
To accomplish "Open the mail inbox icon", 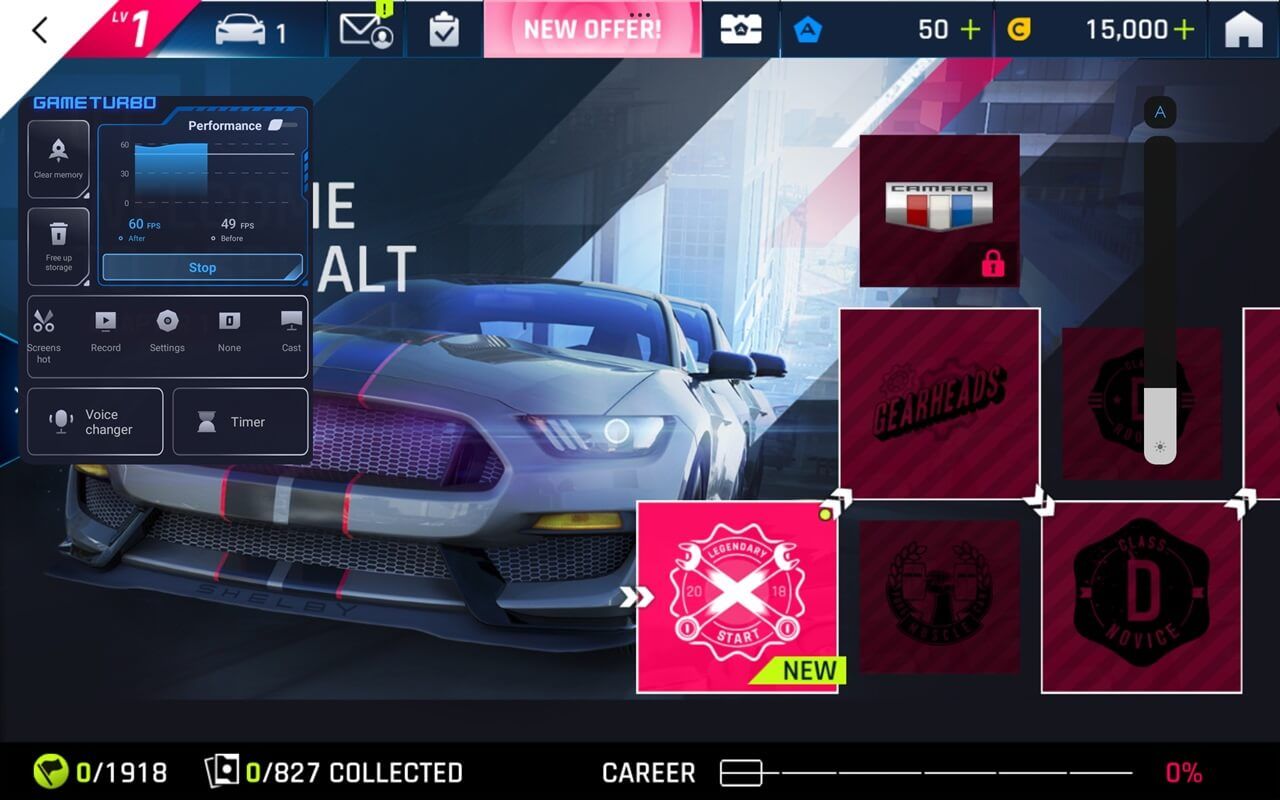I will coord(366,30).
